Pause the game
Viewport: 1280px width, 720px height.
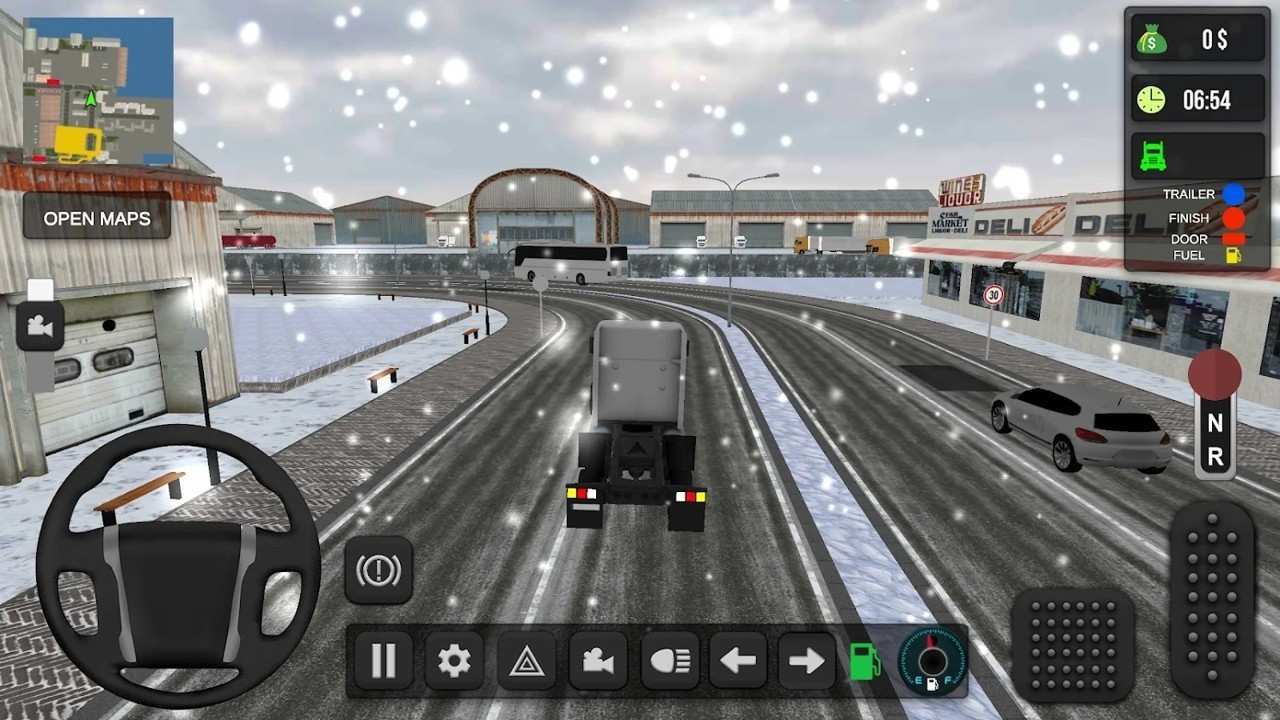383,660
